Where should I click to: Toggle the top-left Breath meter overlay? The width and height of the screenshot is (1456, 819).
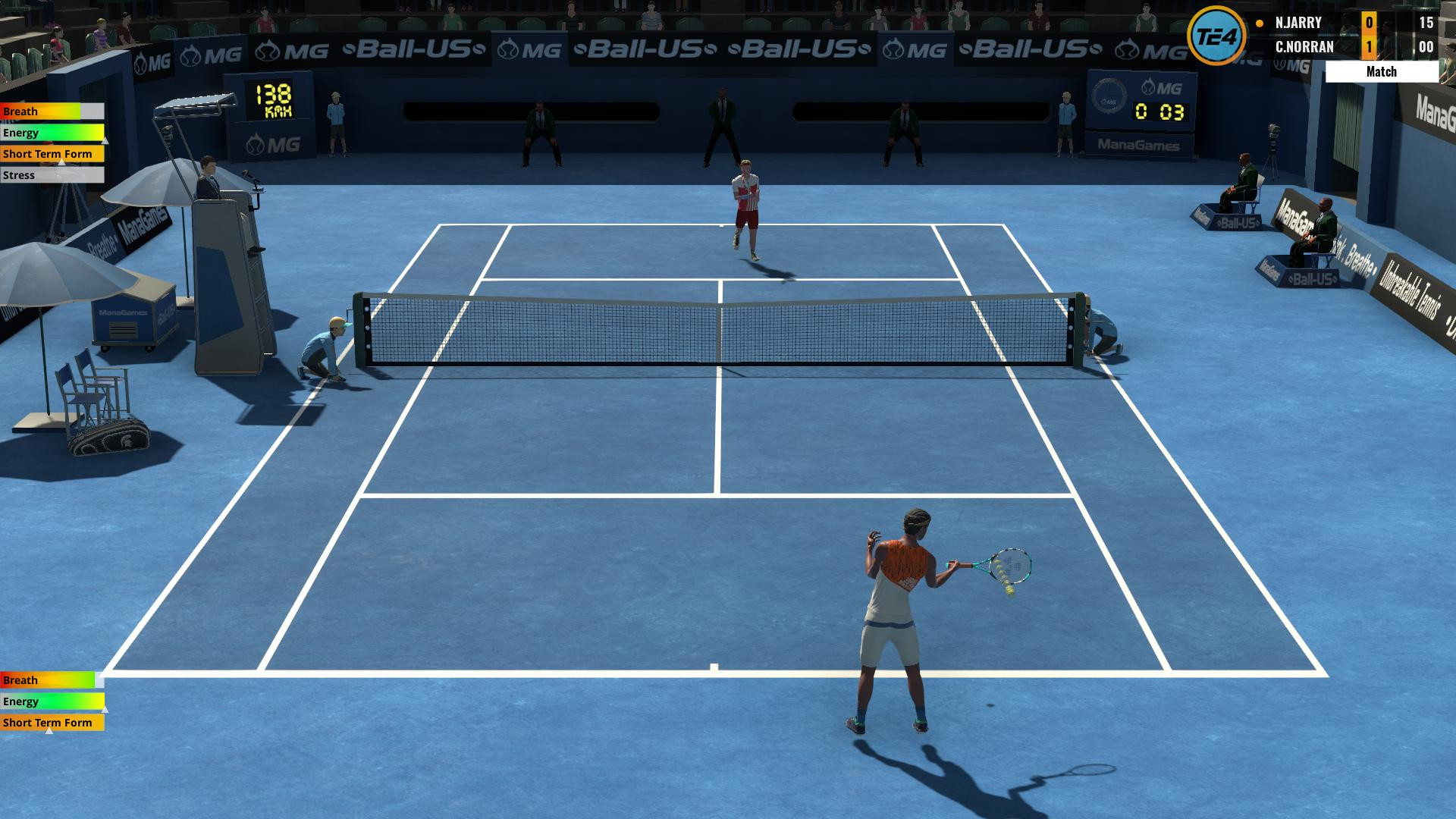coord(51,111)
